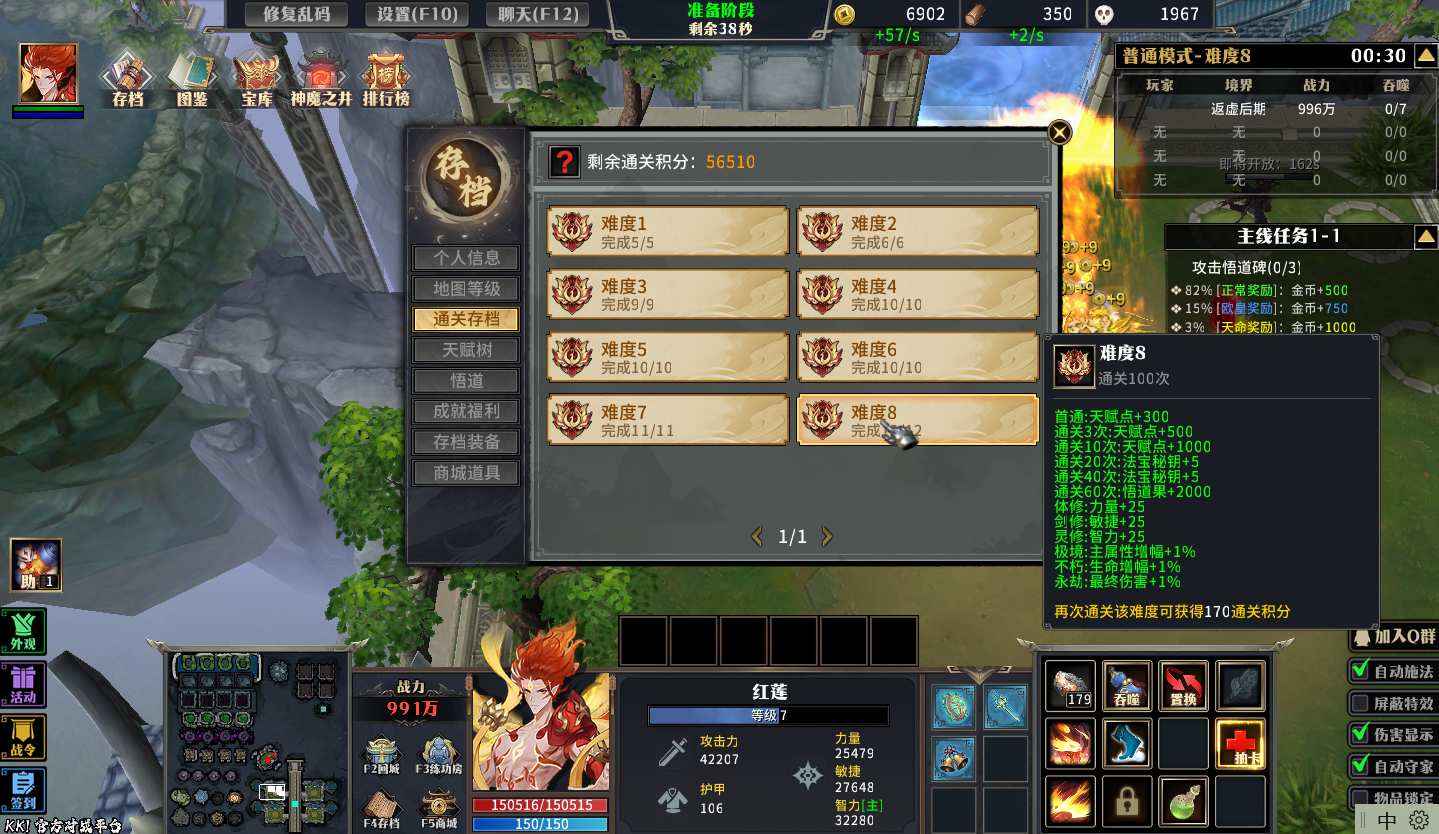1439x834 pixels.
Task: Uncheck the 自动施法 auto-cast option
Action: coord(1360,671)
